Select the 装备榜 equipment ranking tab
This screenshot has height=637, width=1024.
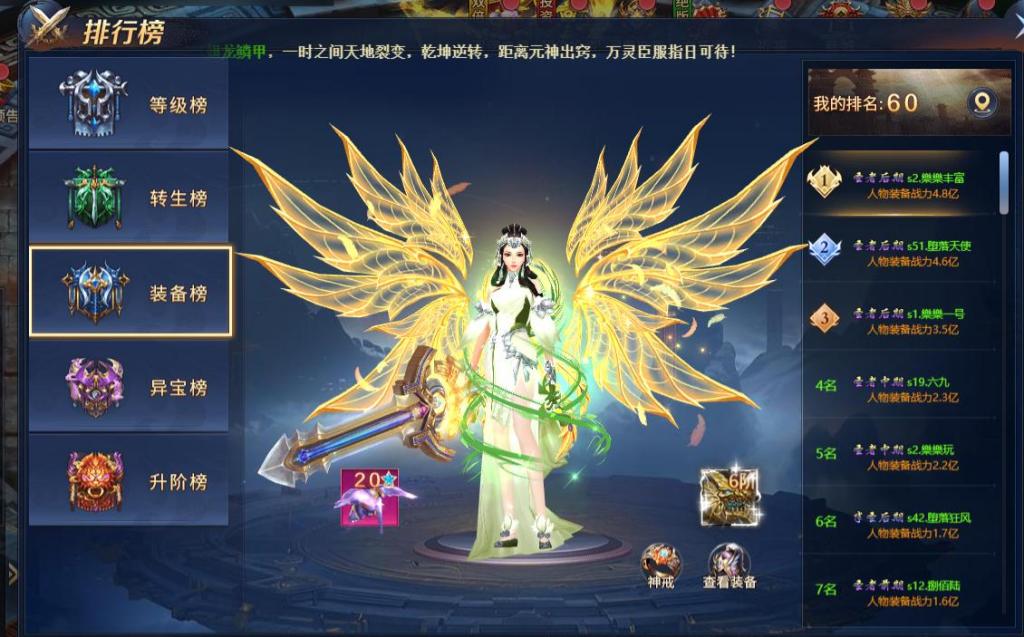click(x=130, y=292)
